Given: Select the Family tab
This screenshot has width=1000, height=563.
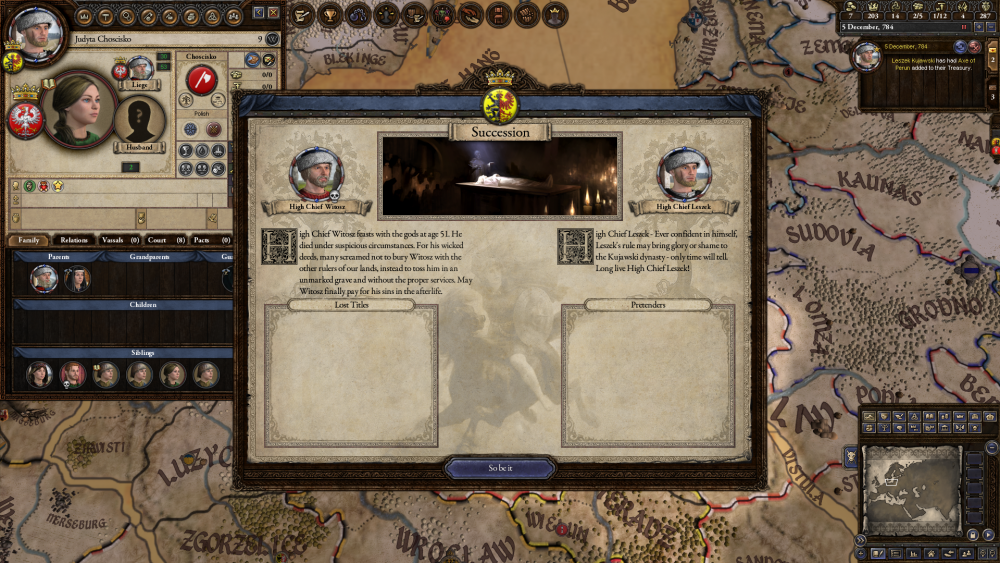Looking at the screenshot, I should [x=28, y=240].
